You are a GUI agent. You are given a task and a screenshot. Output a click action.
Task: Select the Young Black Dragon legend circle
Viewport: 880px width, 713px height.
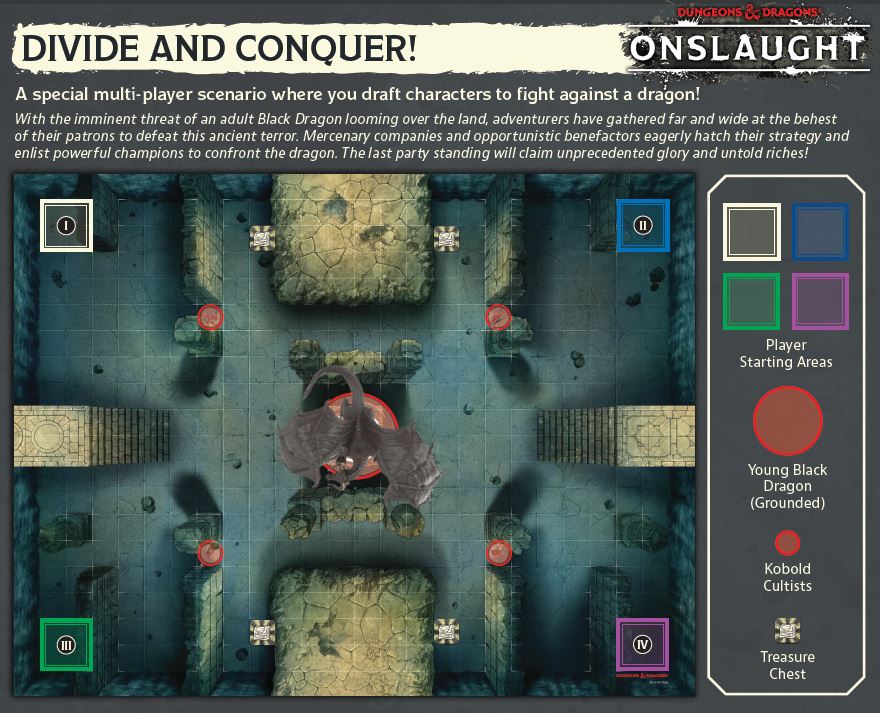click(787, 422)
